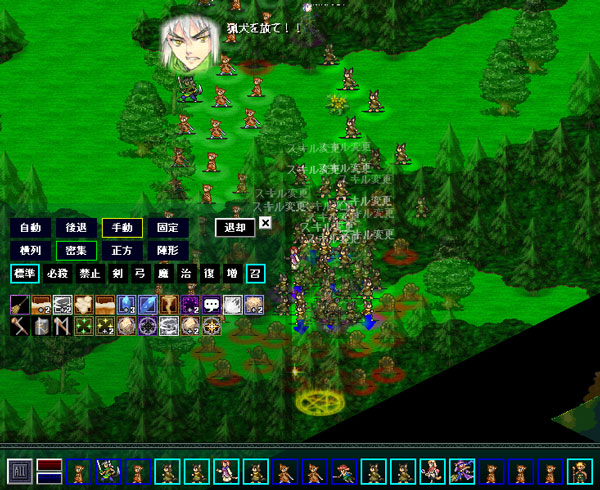Click the ALL units button

click(x=18, y=471)
